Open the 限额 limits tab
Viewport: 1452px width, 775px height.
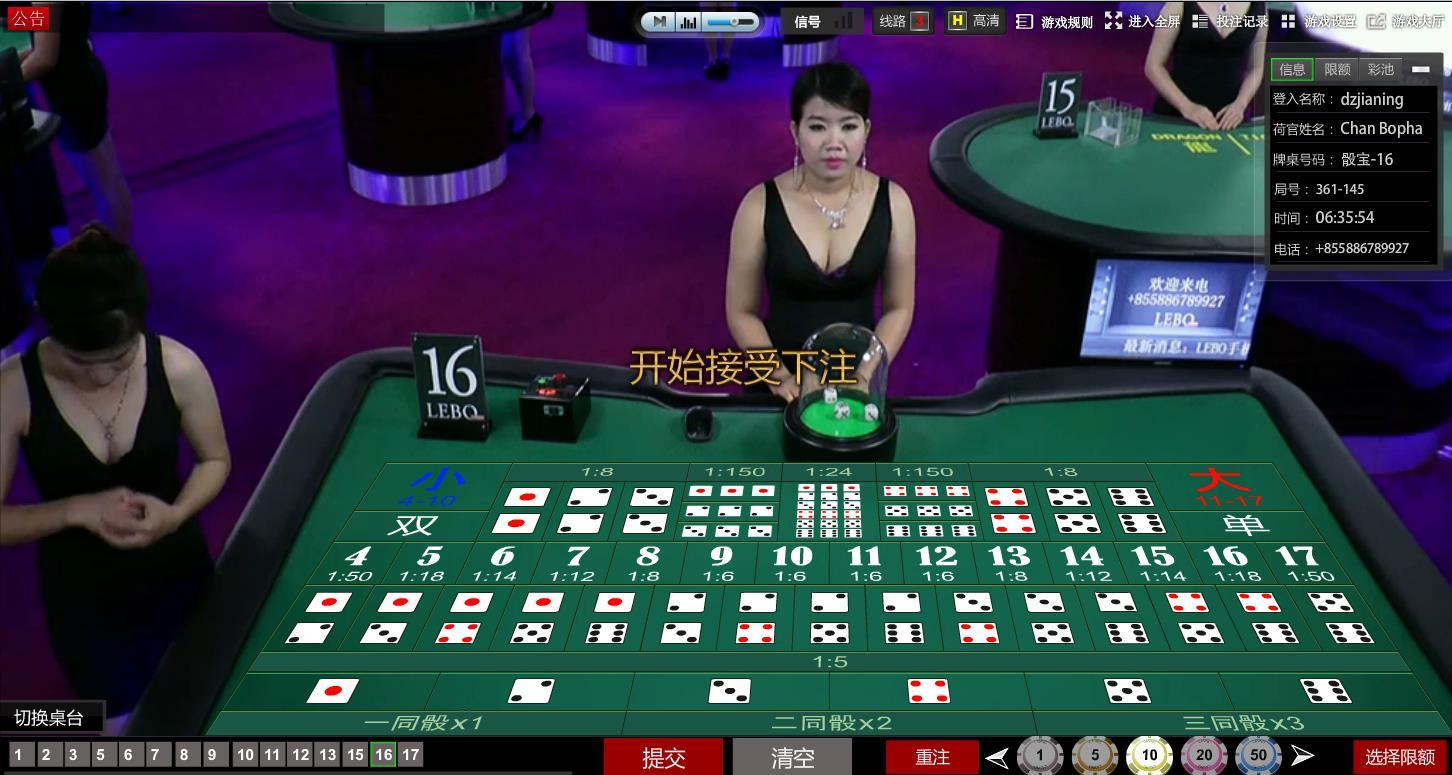[x=1337, y=69]
